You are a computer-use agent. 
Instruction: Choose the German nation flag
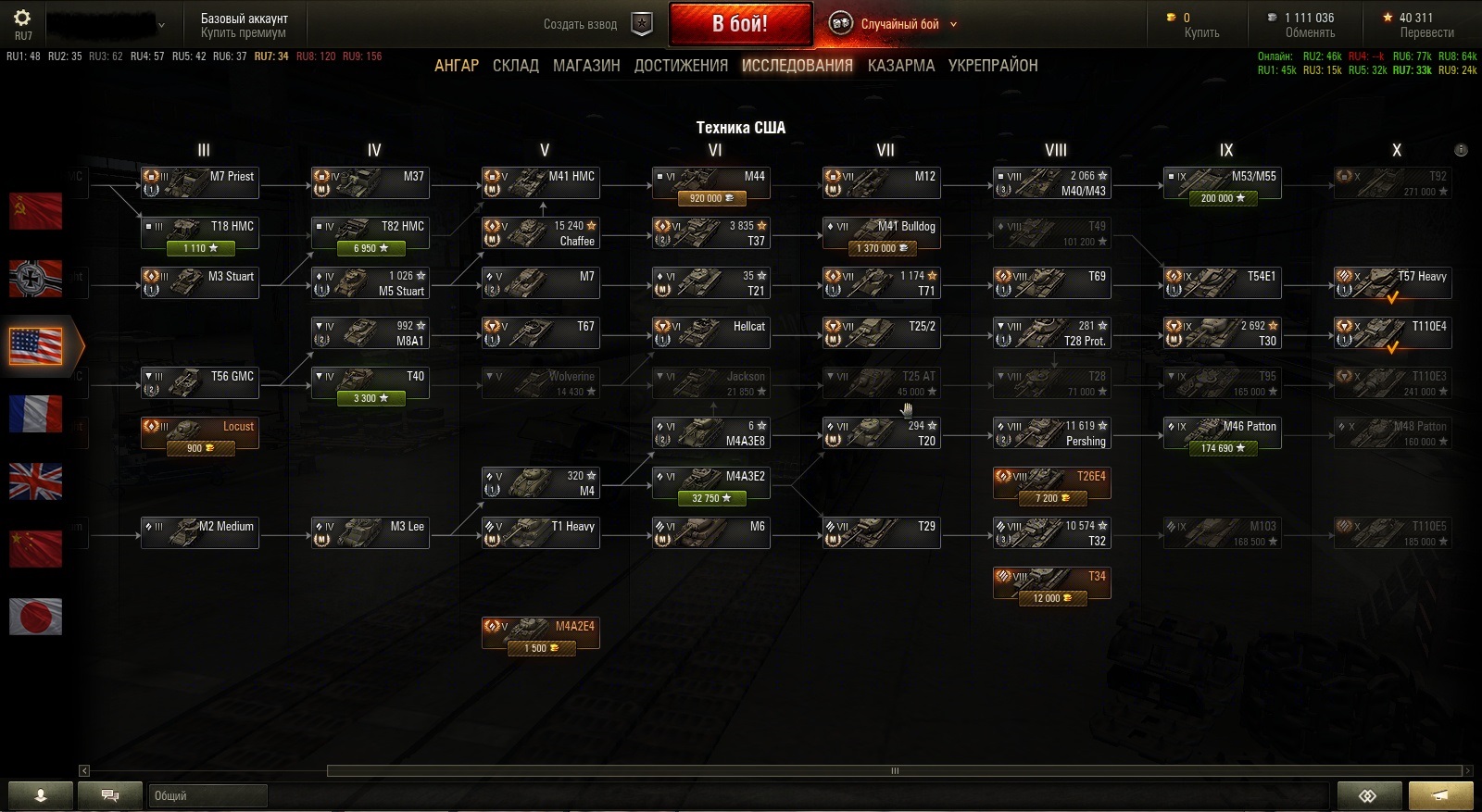(x=35, y=278)
